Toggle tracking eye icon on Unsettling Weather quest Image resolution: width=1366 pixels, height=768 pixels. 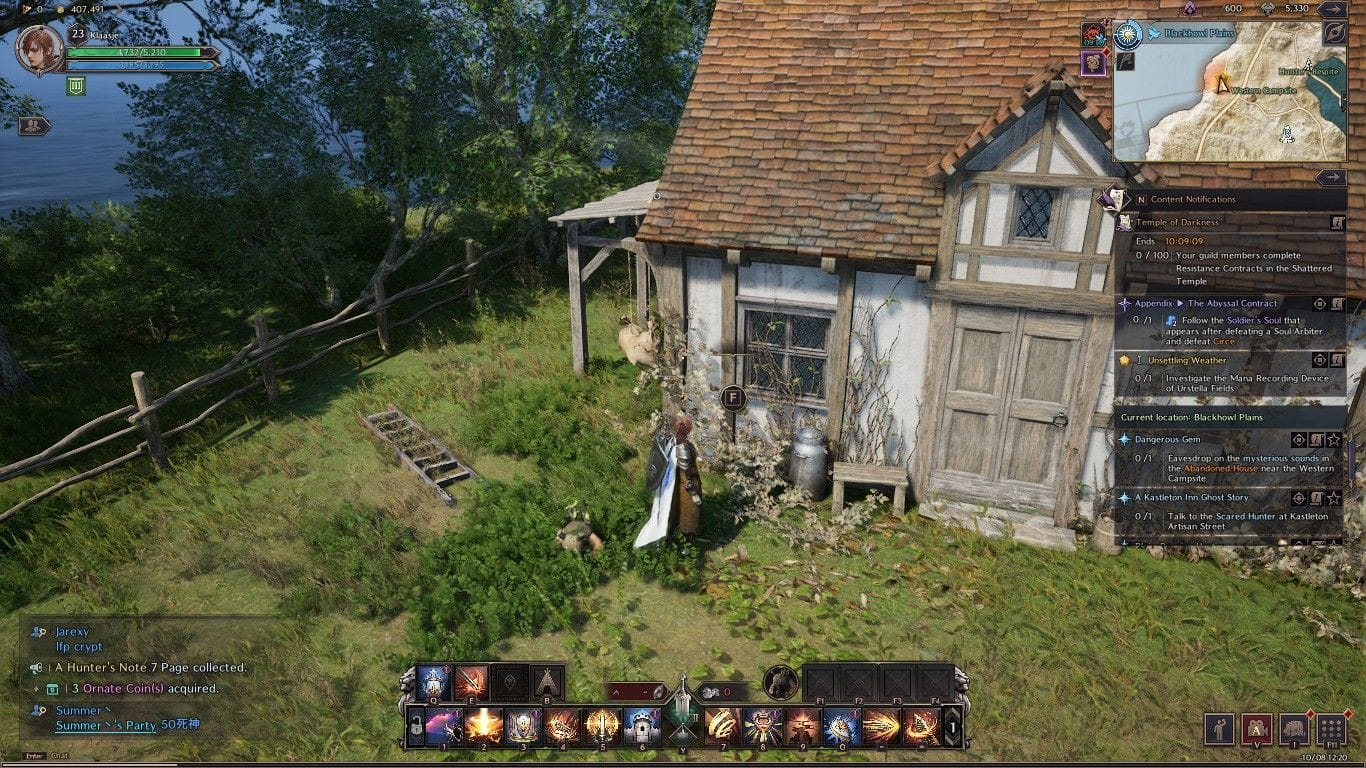point(1319,360)
